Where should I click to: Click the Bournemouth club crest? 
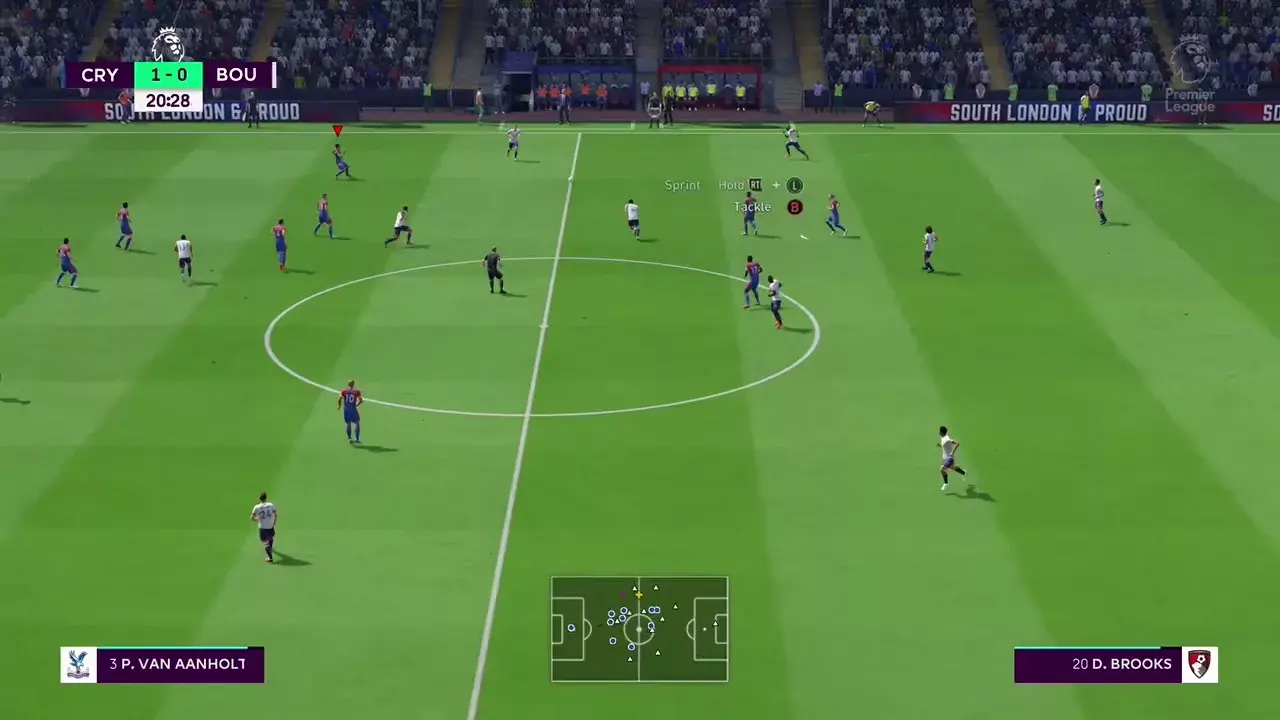pos(1199,665)
